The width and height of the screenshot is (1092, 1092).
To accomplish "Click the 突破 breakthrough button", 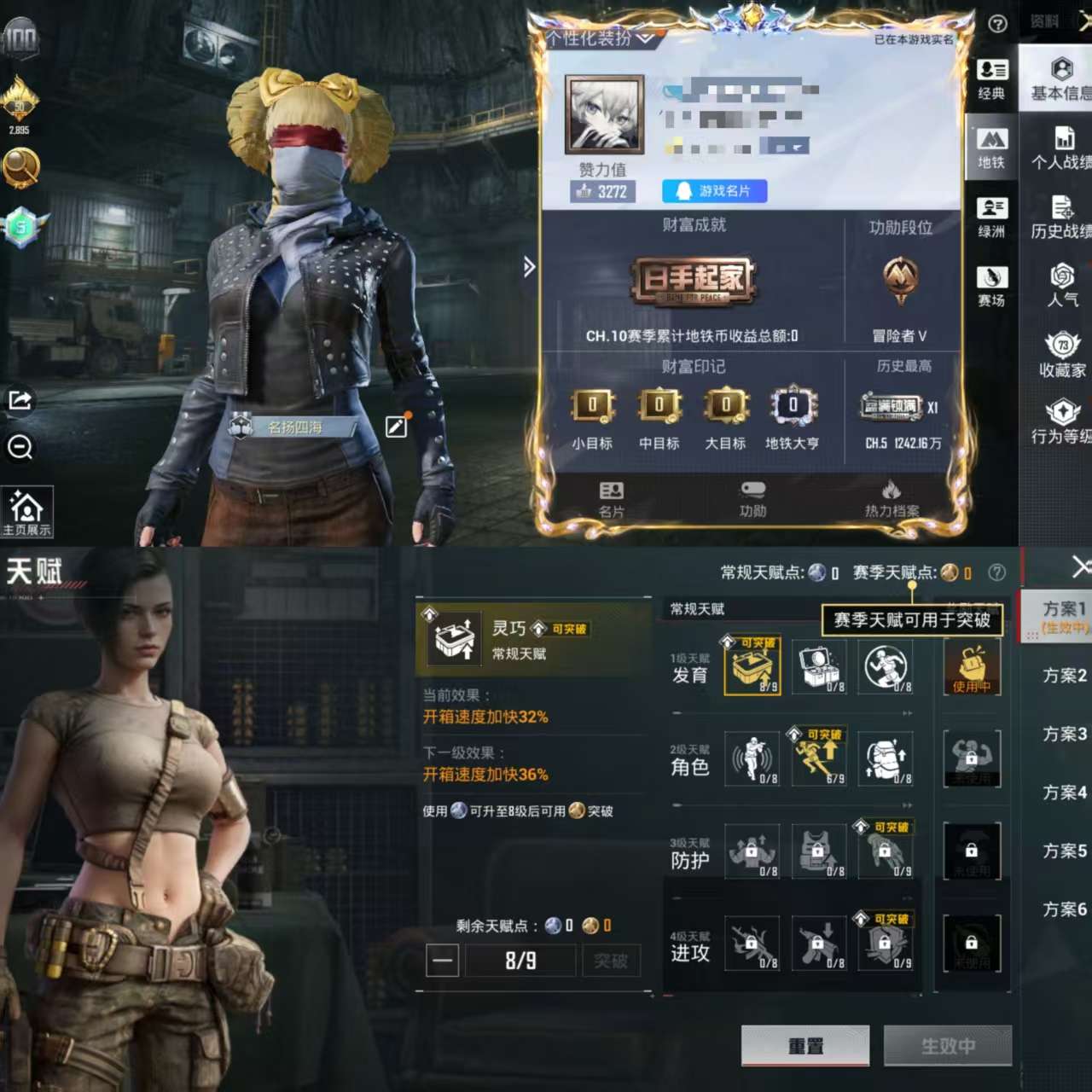I will [611, 961].
